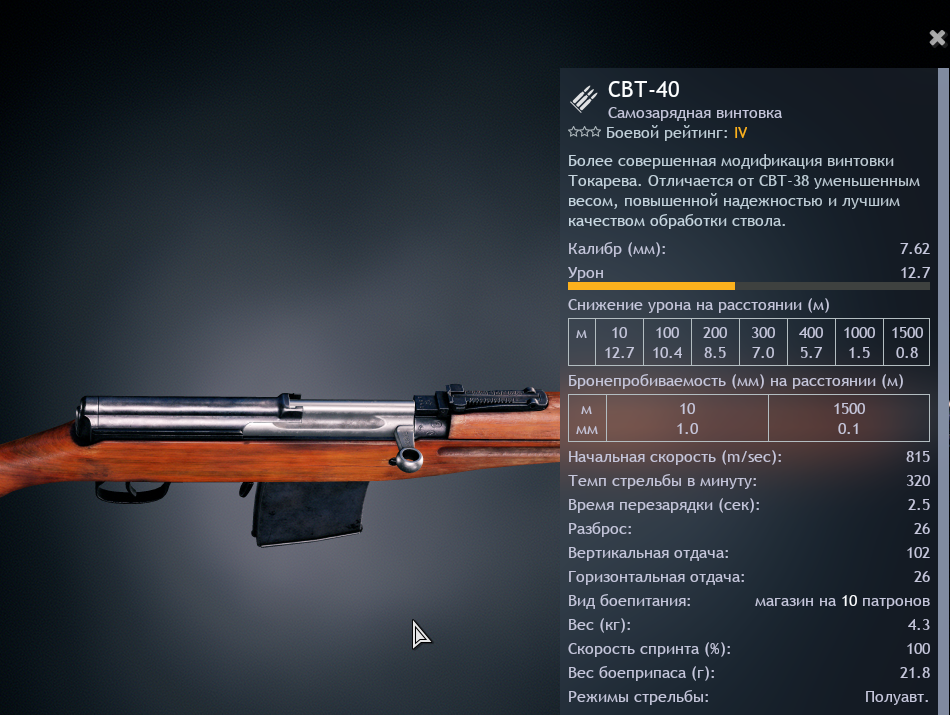This screenshot has height=715, width=950.
Task: Close the SVT-40 weapon info window
Action: tap(937, 39)
